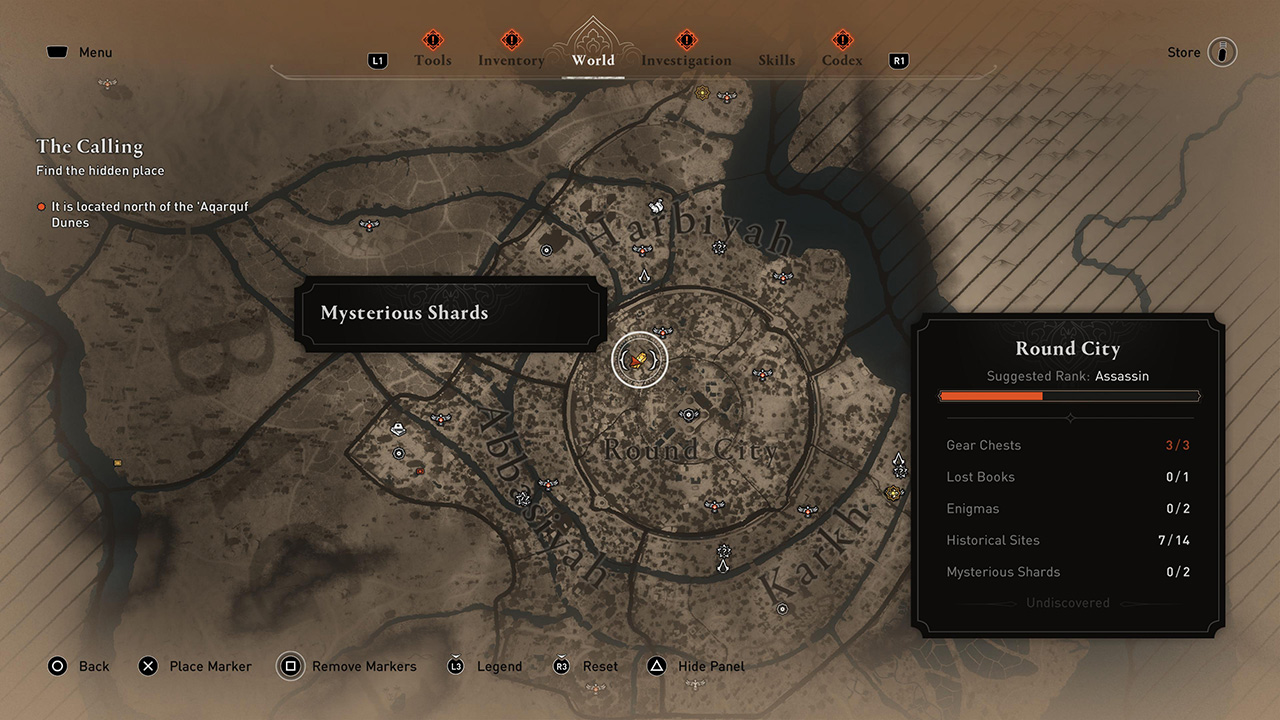Click the gold Enigma icon near Karkh

893,492
